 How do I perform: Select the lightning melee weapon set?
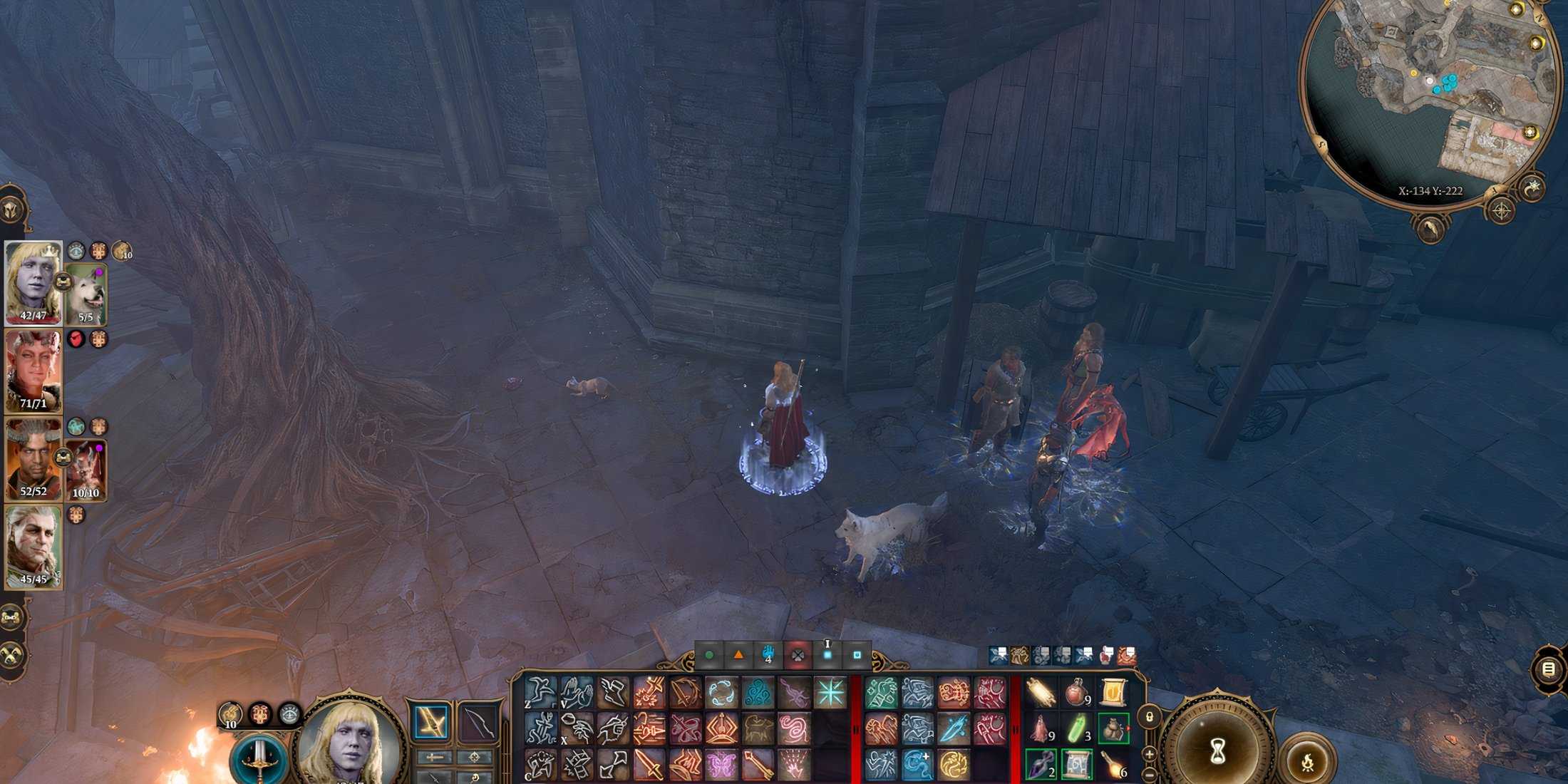pos(431,723)
